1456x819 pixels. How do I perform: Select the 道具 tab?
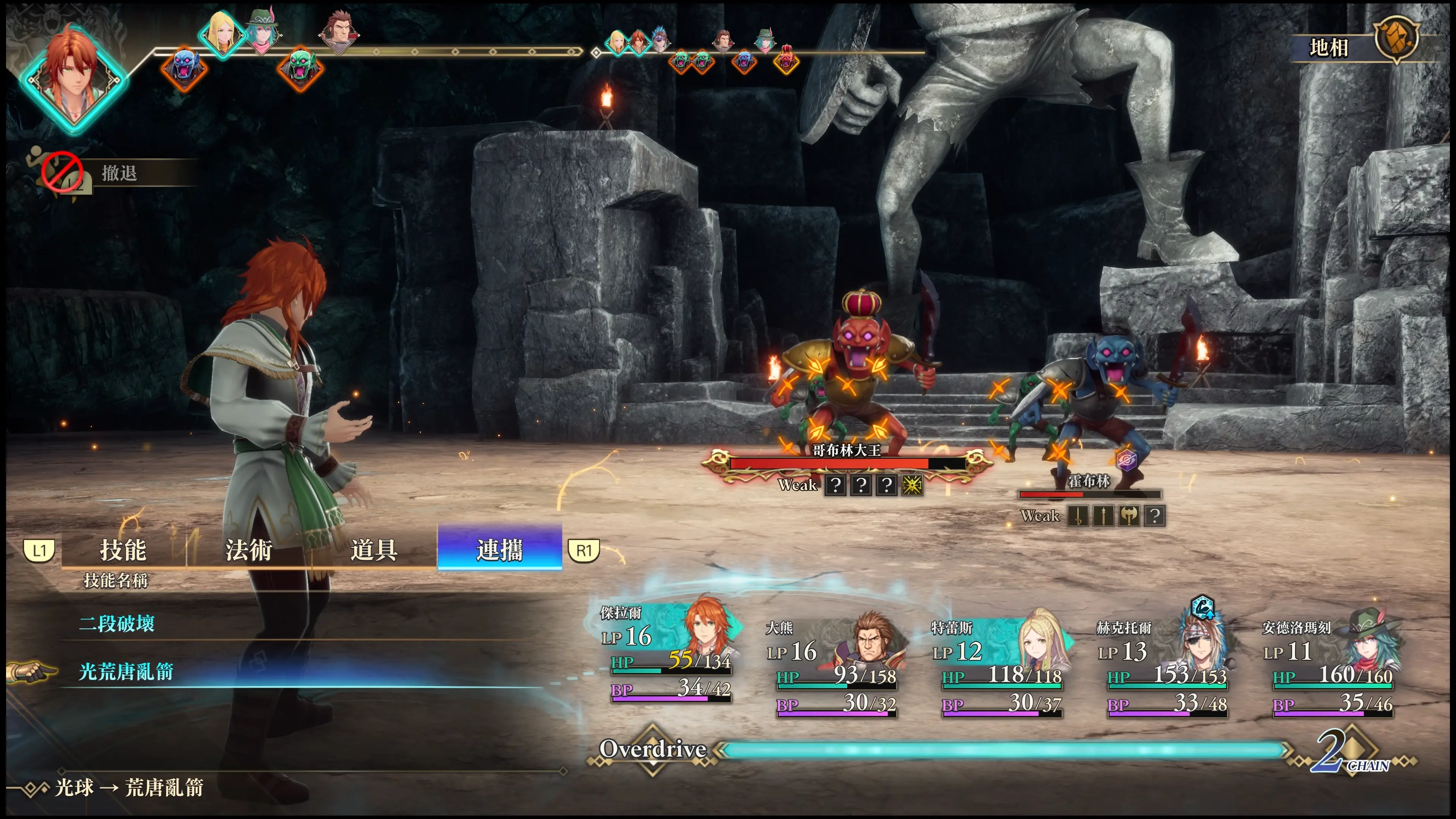point(373,549)
